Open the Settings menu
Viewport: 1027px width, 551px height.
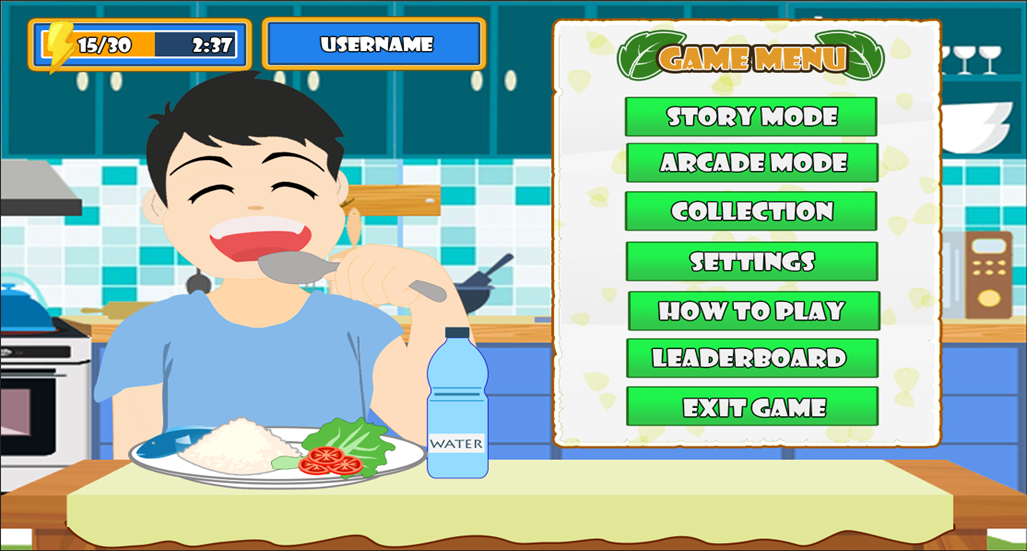[x=752, y=261]
